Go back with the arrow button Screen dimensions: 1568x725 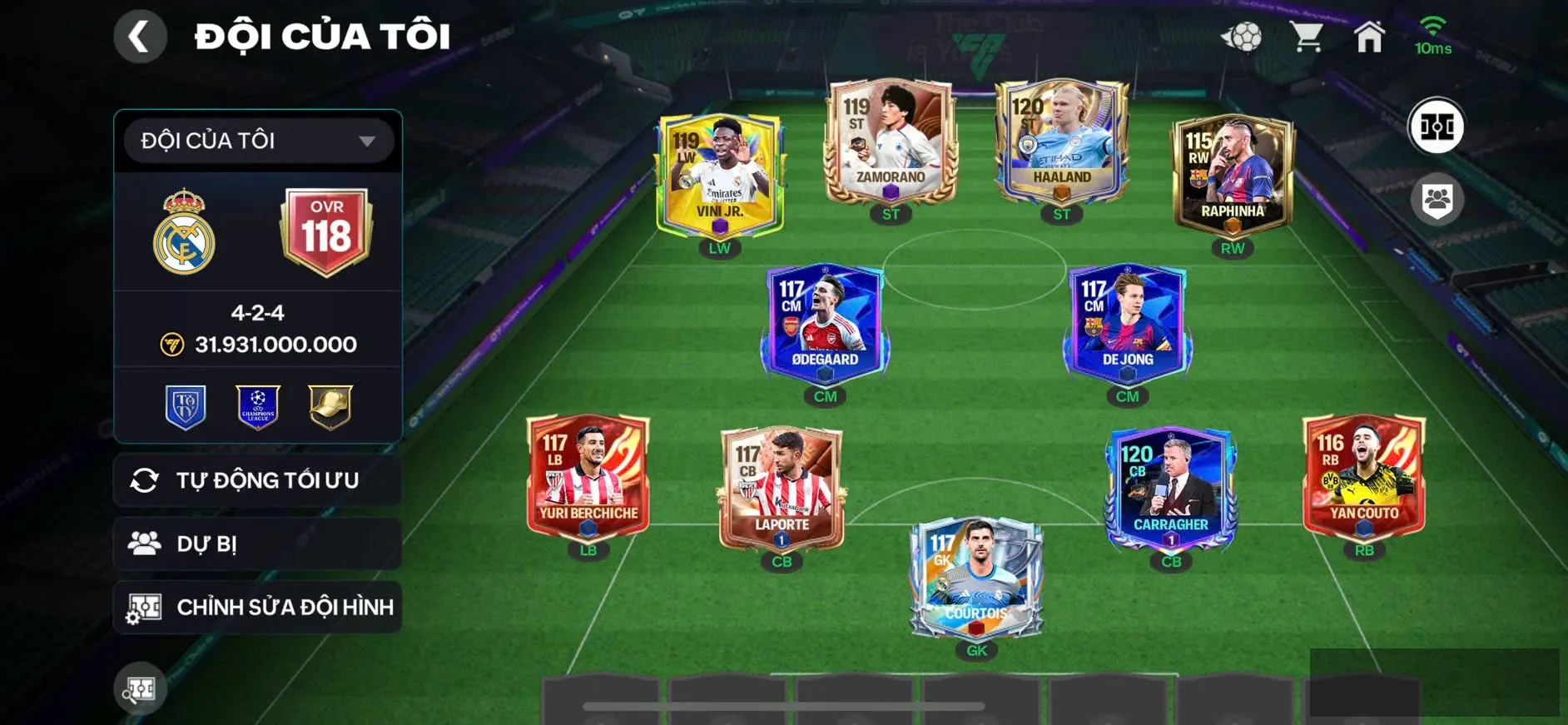point(139,37)
